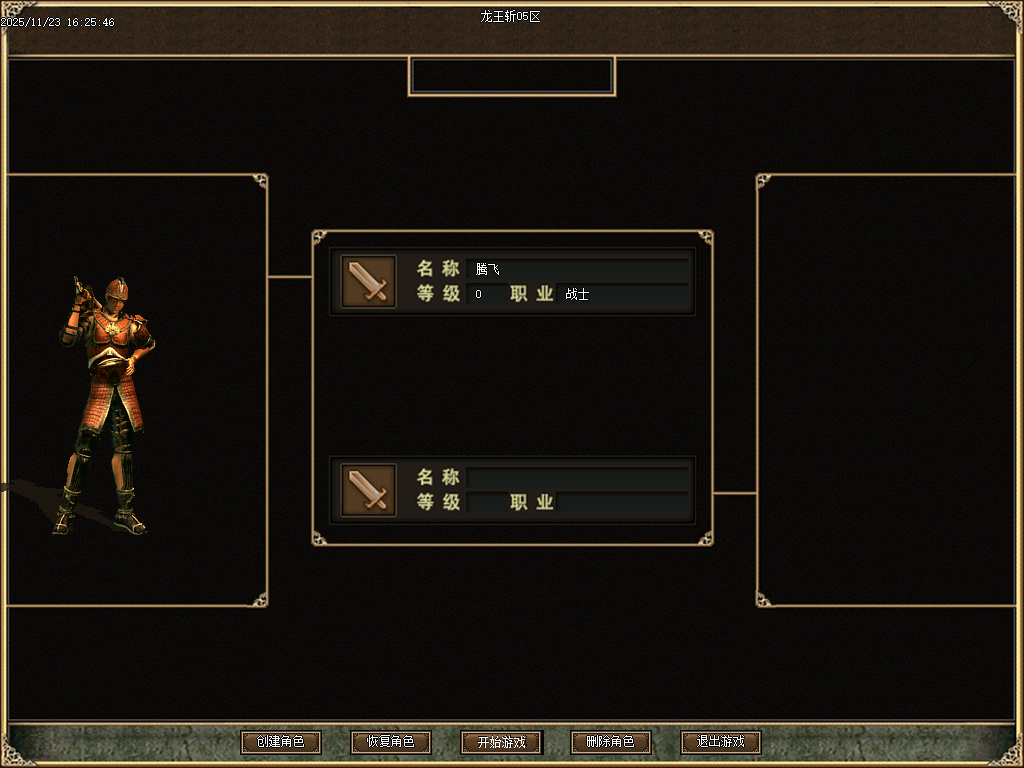Exit via the 退出游戏 button
The image size is (1024, 768).
[x=720, y=742]
